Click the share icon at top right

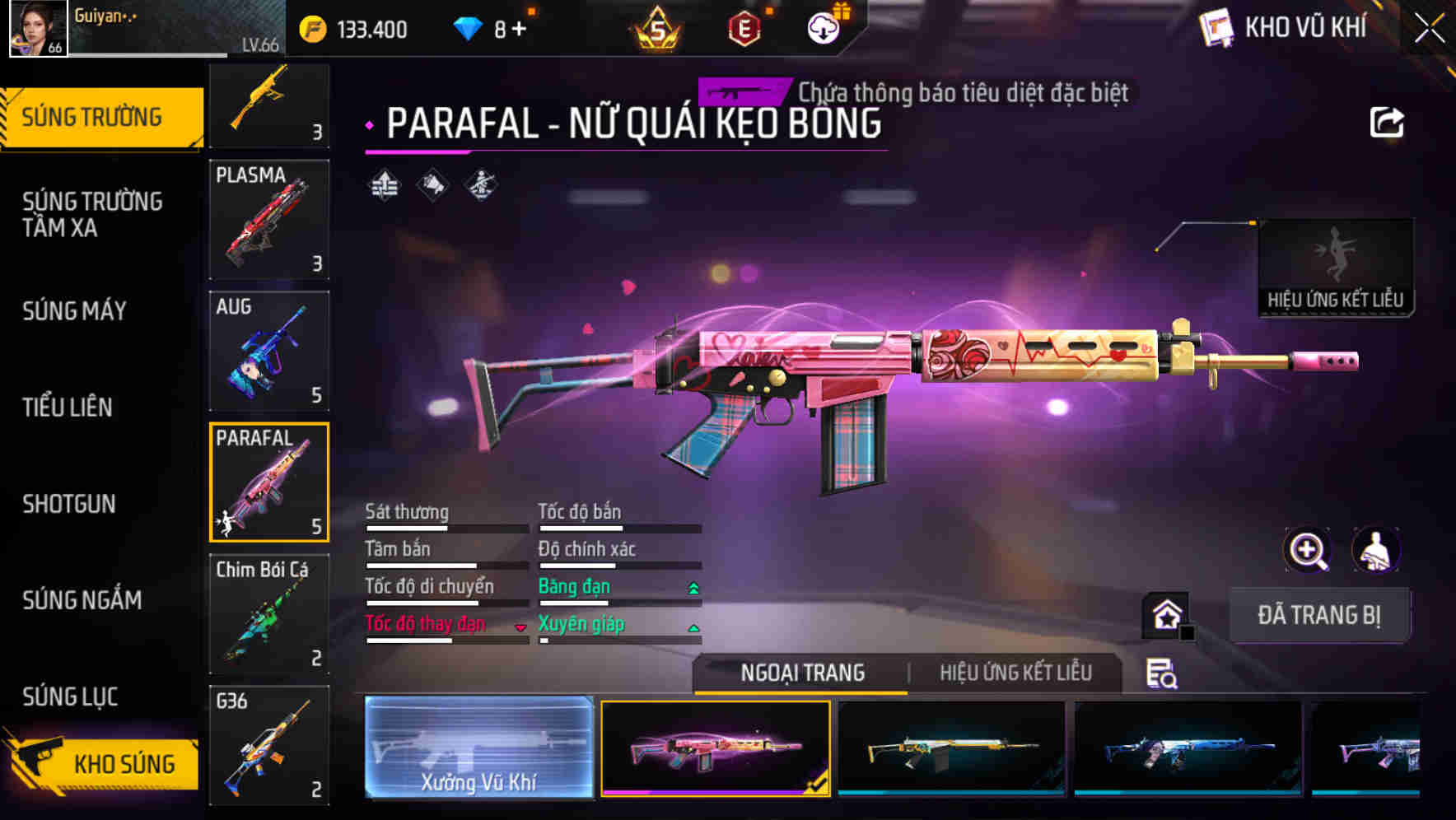click(1387, 122)
